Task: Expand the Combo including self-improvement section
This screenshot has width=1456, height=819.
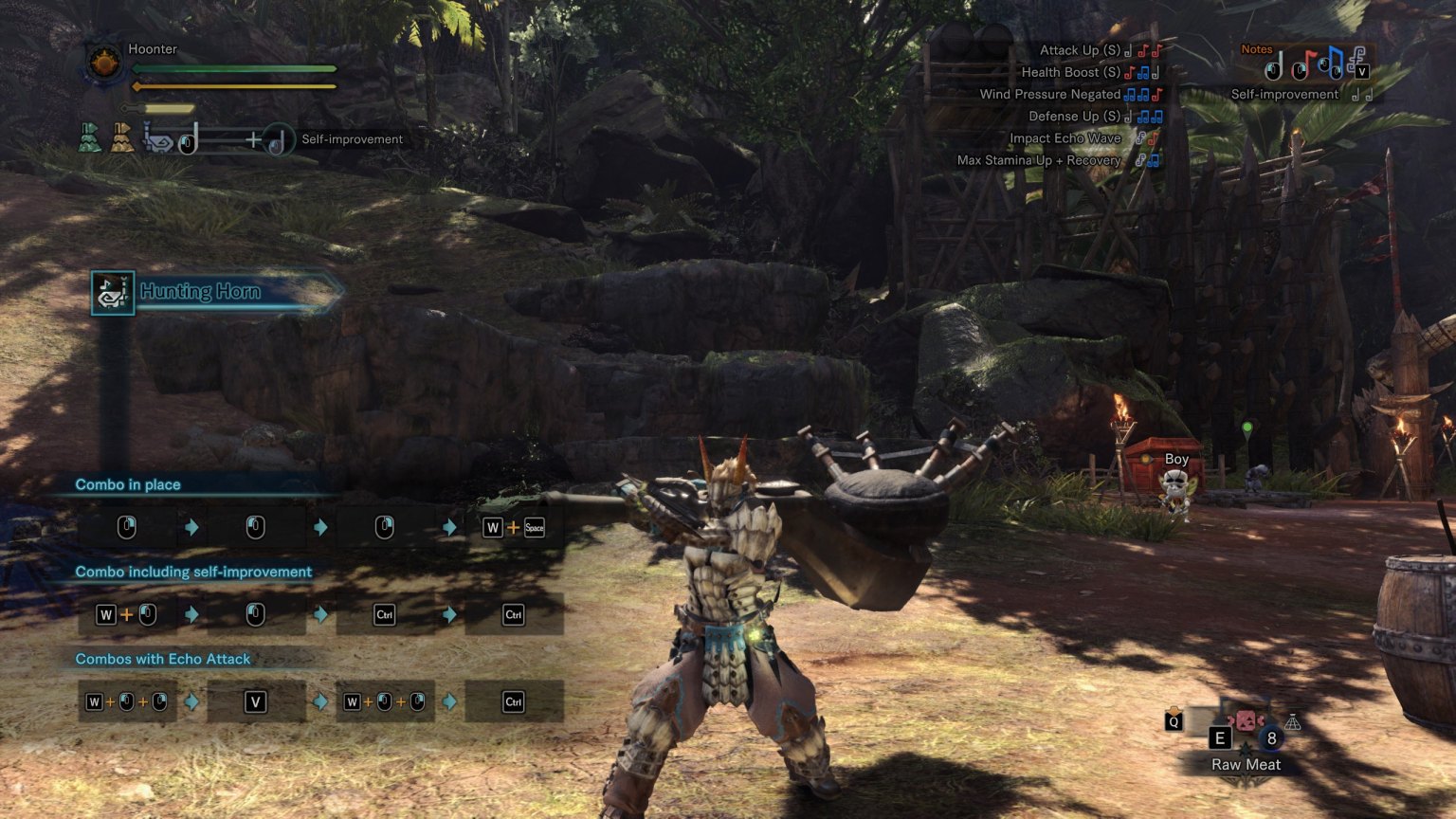Action: 192,572
